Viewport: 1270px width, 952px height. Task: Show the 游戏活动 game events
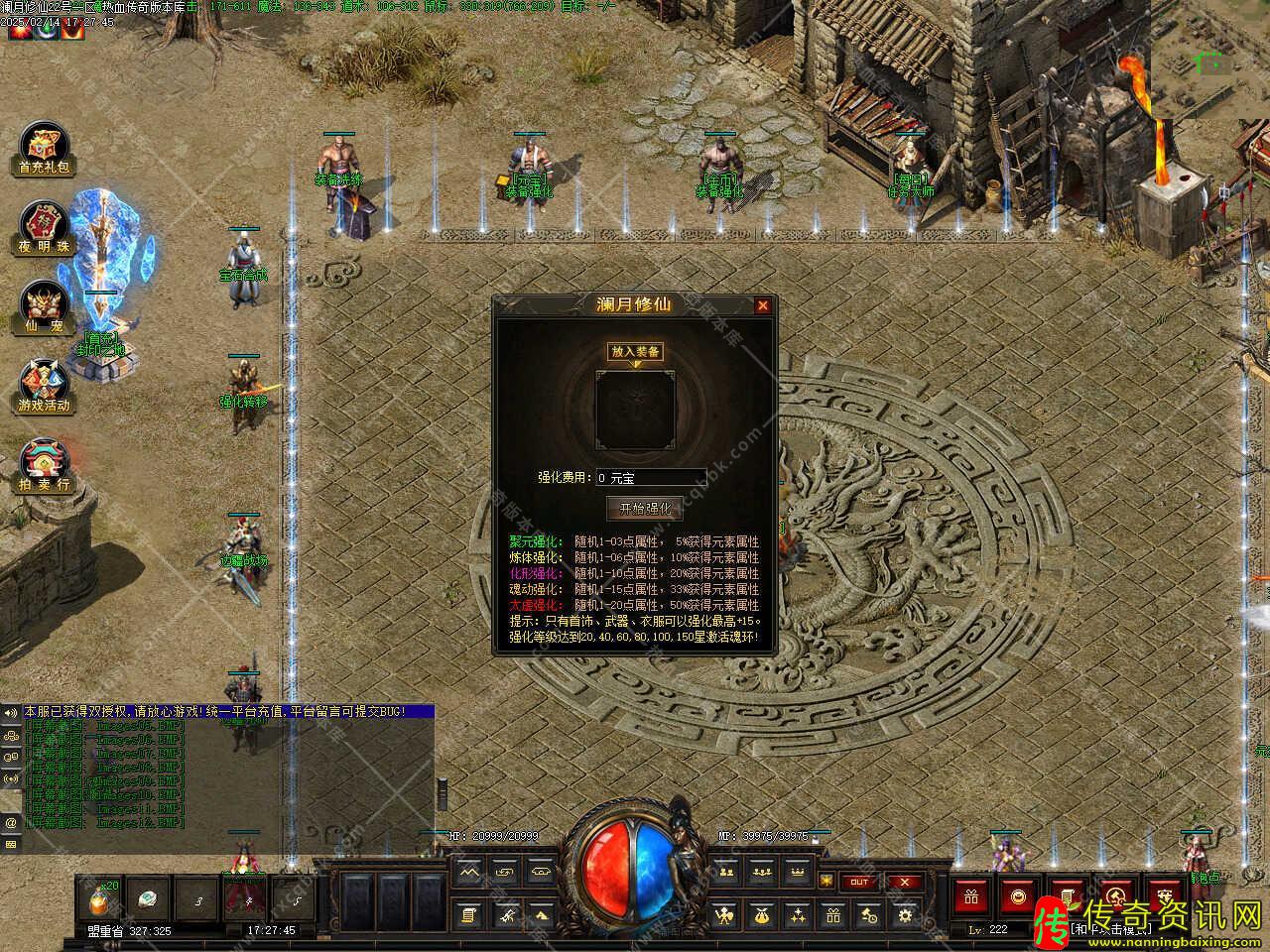click(45, 387)
